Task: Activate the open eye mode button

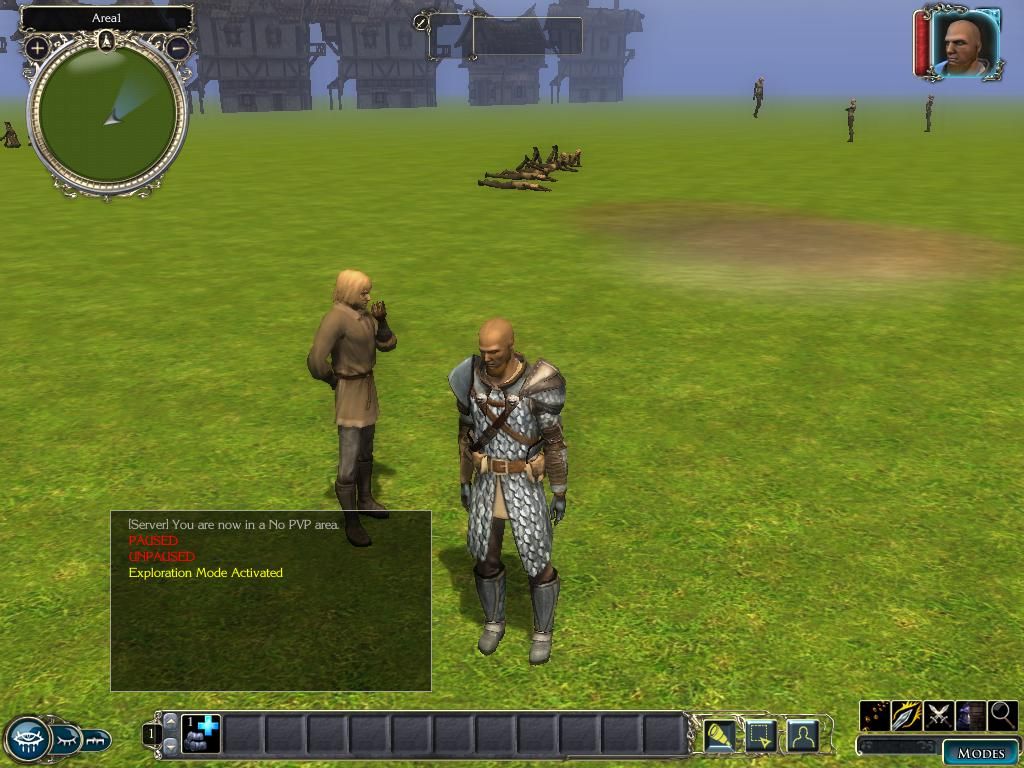Action: pyautogui.click(x=27, y=740)
